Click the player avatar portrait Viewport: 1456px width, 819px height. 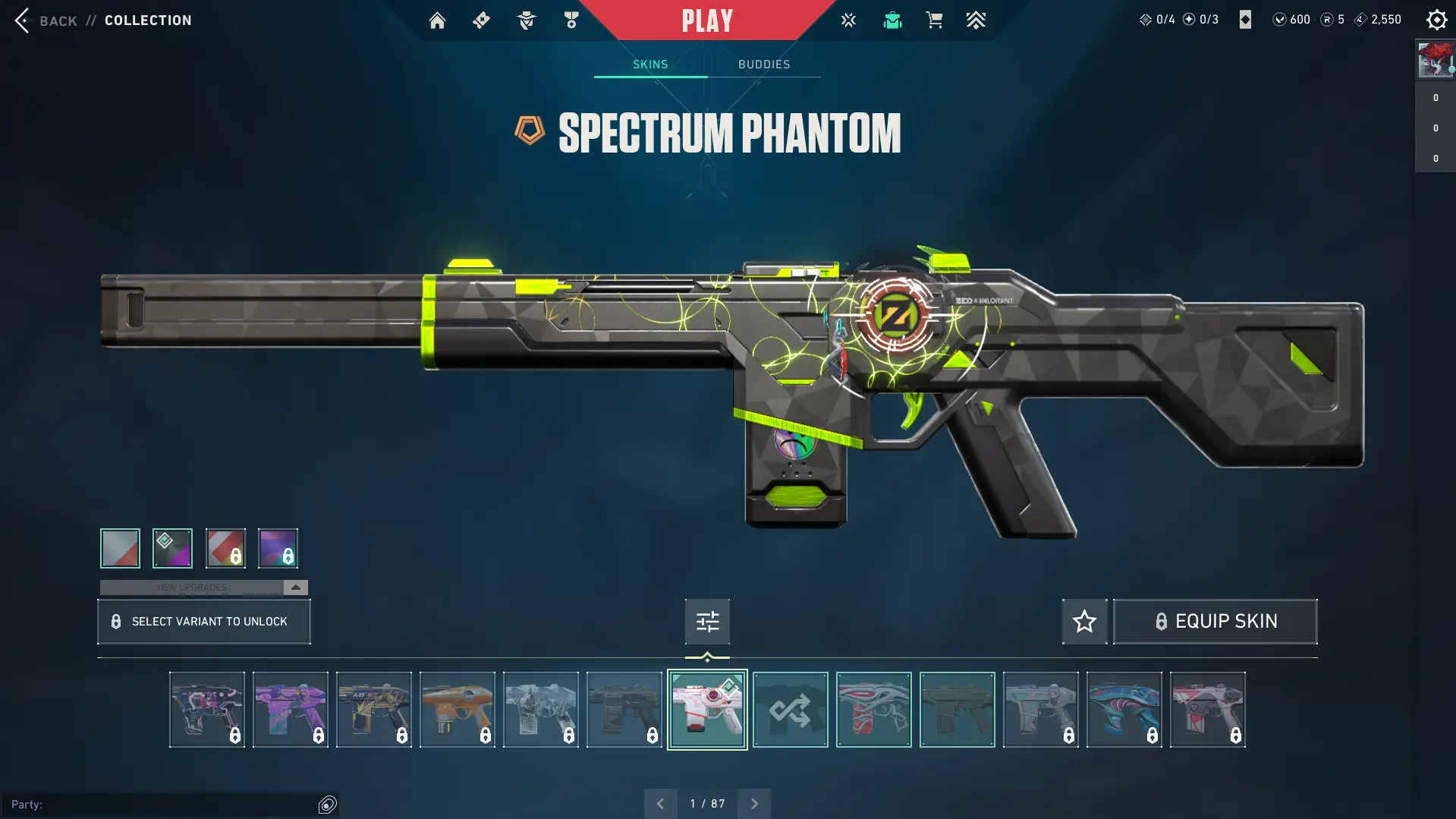(x=1435, y=60)
